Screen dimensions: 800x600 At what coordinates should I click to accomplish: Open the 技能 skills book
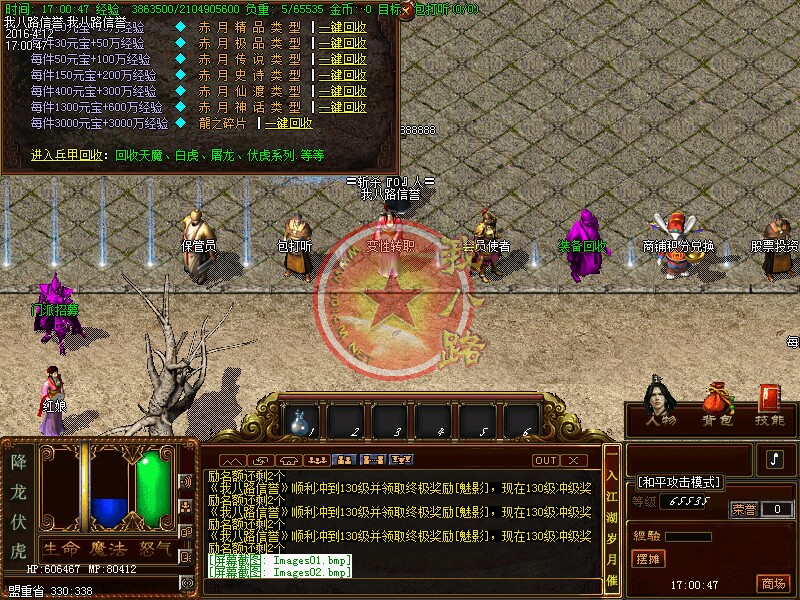[x=769, y=407]
